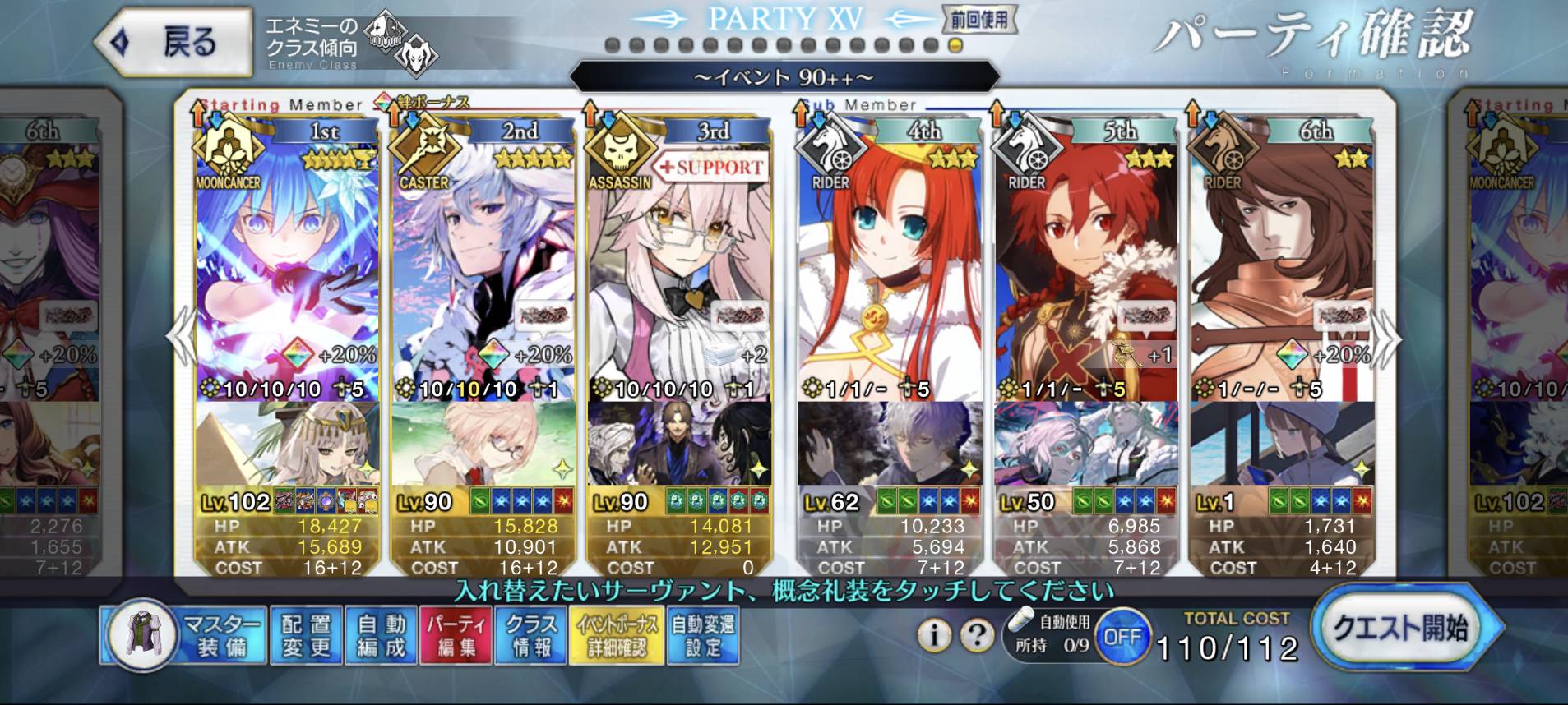Click the info "i" icon
The width and height of the screenshot is (1568, 705).
coord(933,635)
